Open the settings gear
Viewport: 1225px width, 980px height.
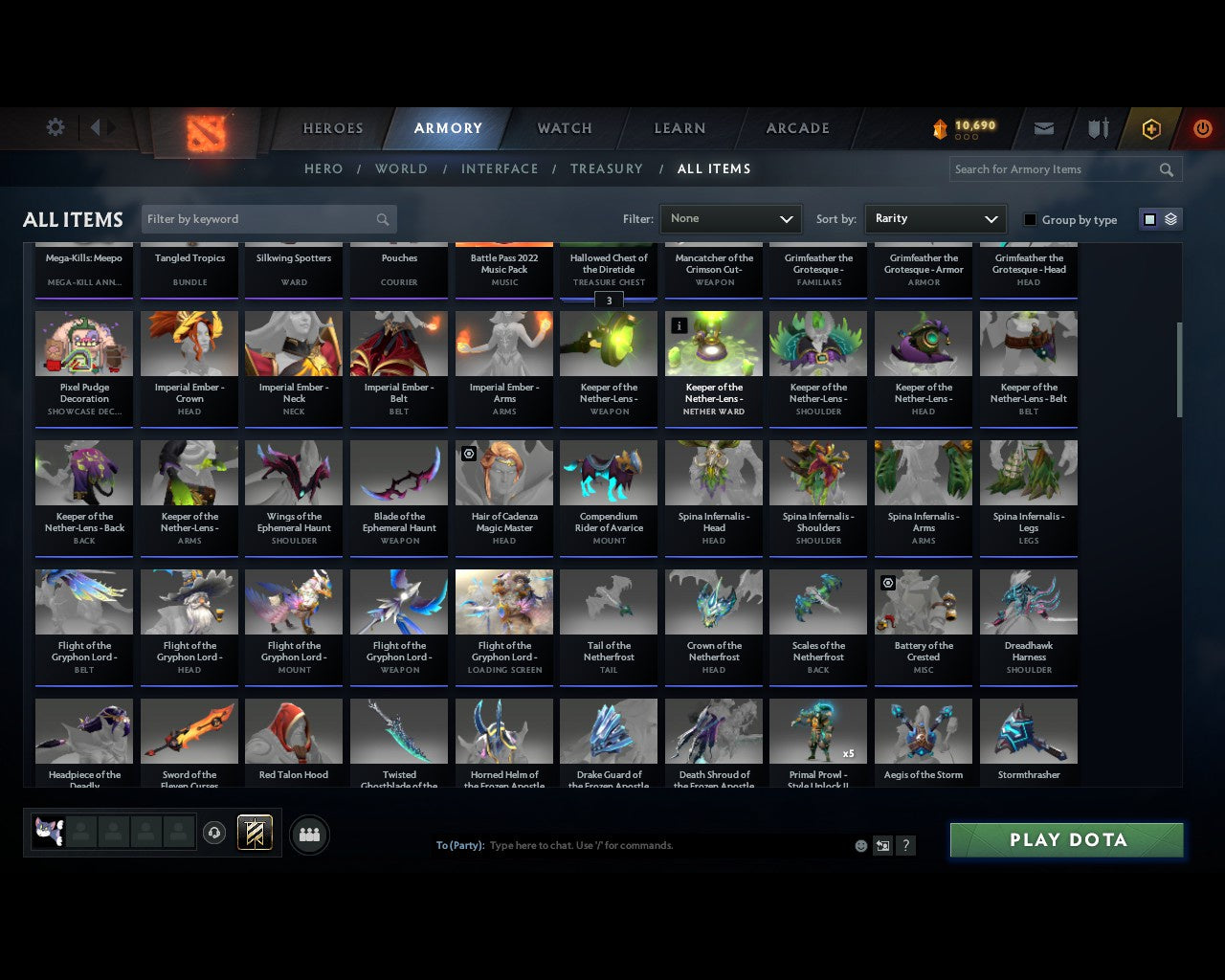point(55,126)
